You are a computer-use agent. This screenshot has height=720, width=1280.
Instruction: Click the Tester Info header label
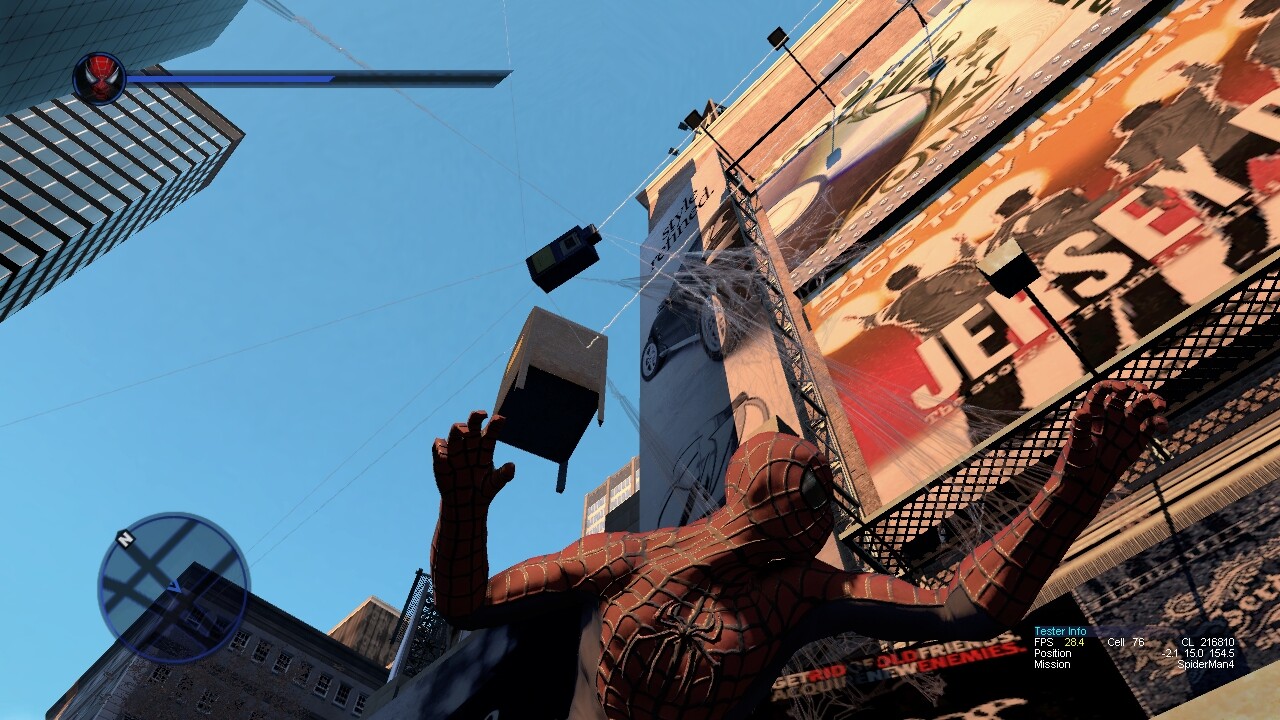click(1060, 631)
